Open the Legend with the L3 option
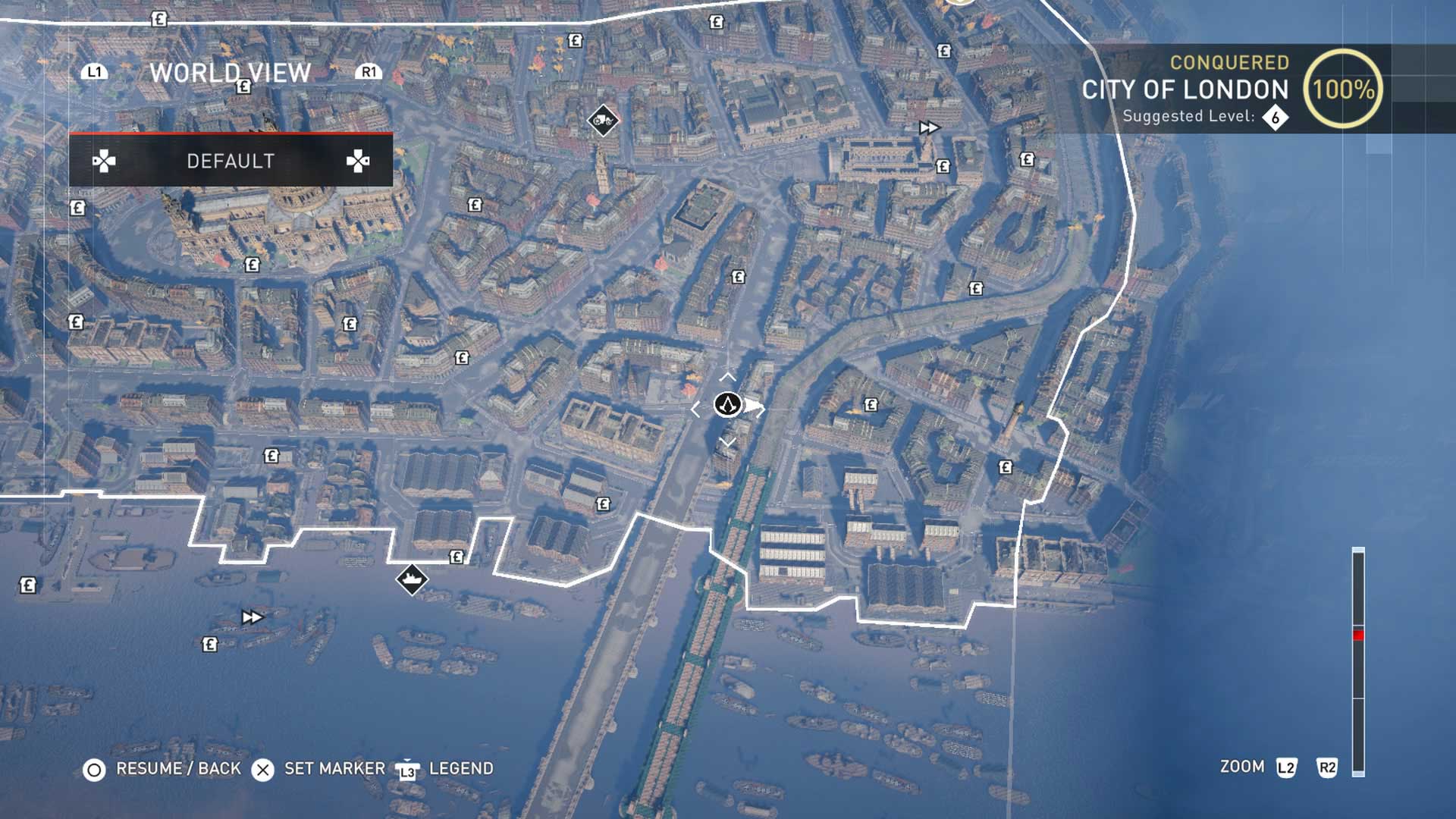The width and height of the screenshot is (1456, 819). 407,767
